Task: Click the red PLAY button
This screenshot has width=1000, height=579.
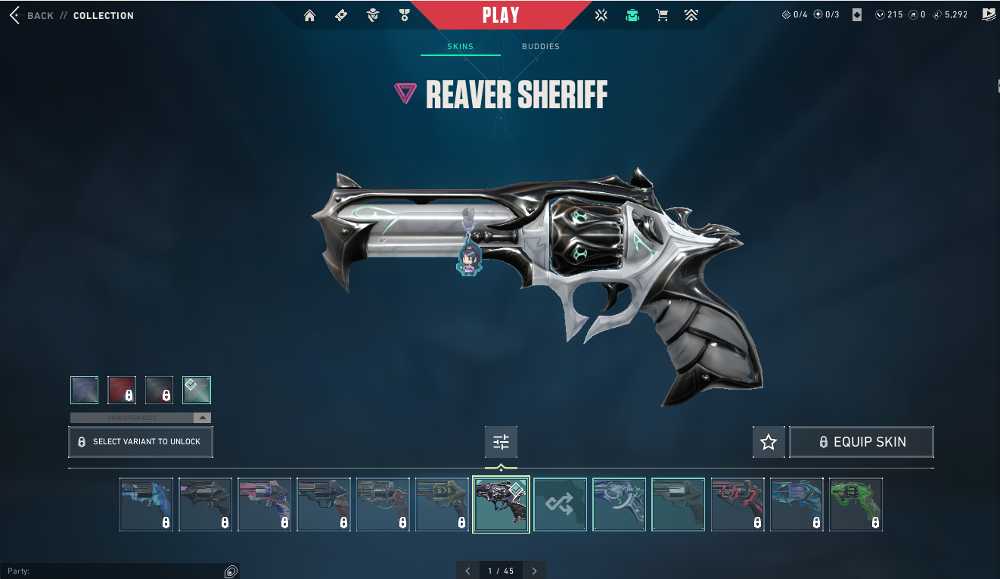Action: (500, 15)
